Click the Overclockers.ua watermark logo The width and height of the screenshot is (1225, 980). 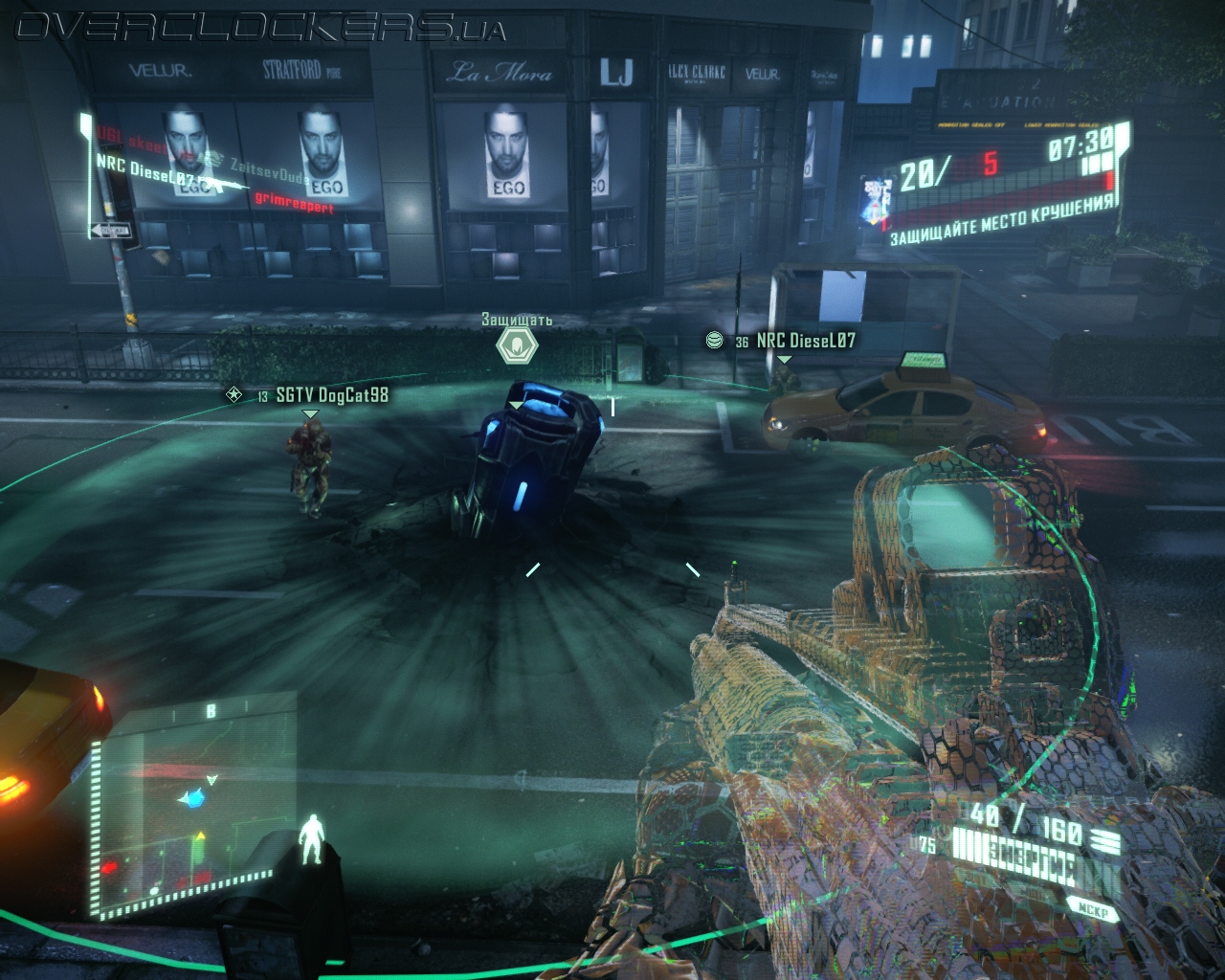point(260,29)
